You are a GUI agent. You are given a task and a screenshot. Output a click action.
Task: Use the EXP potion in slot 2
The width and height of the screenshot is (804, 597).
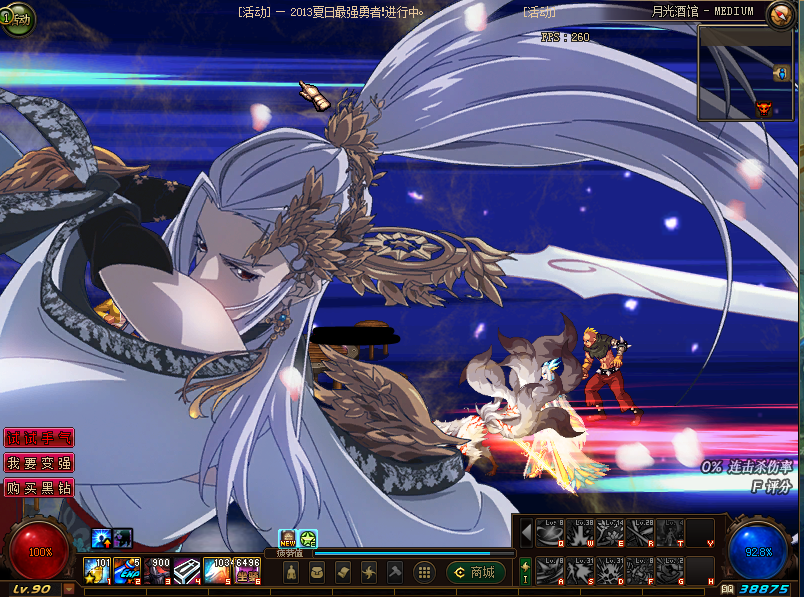click(x=128, y=571)
